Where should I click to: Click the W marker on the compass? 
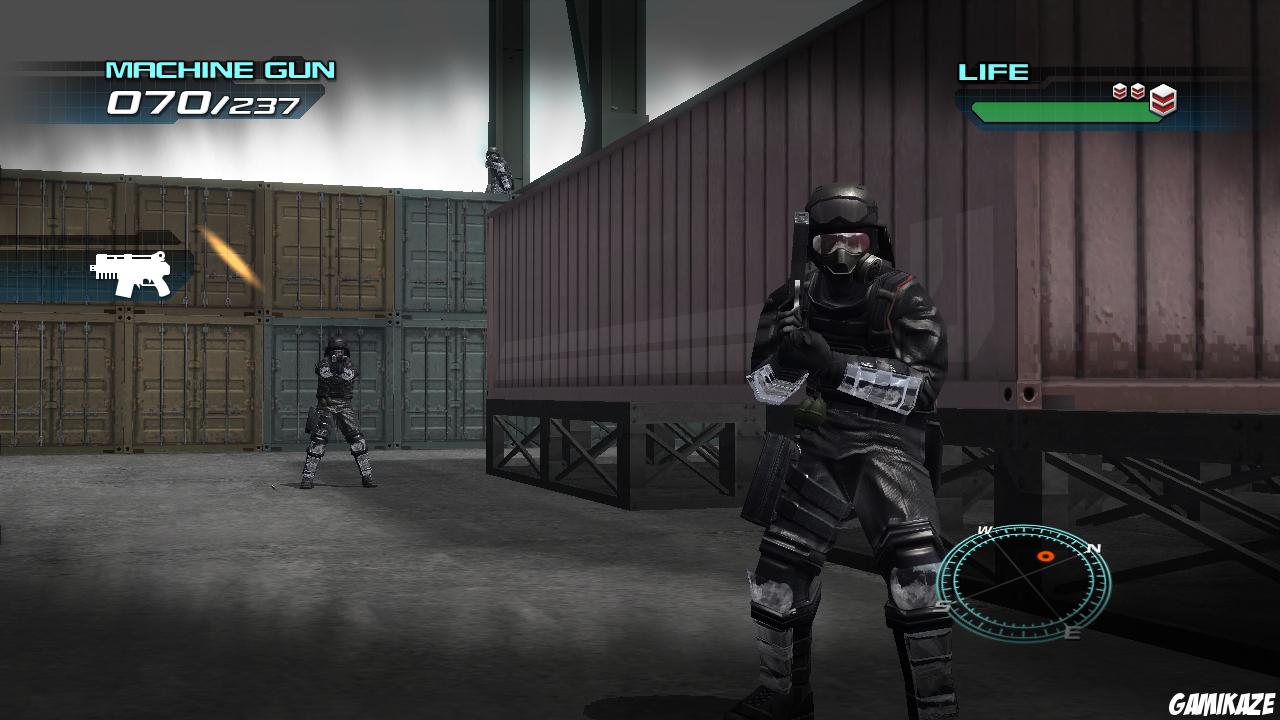click(983, 530)
